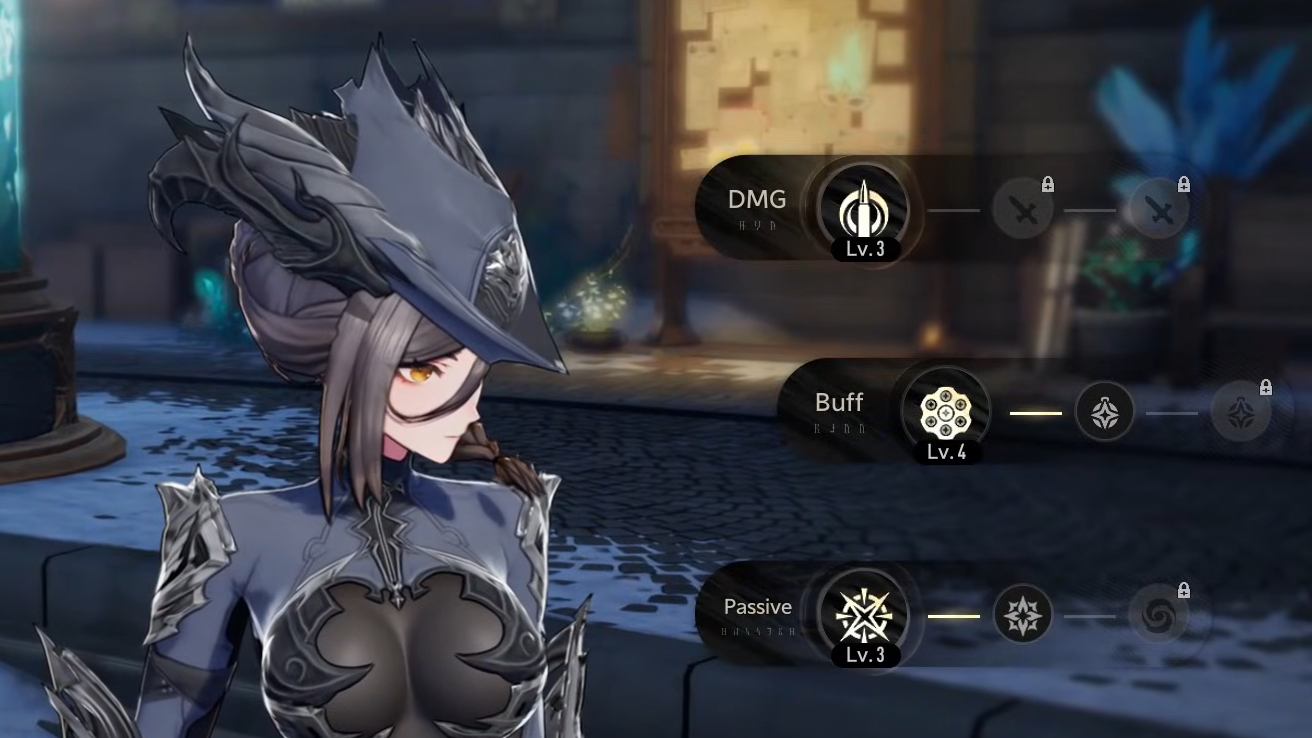Viewport: 1312px width, 738px height.
Task: Select the unlocked Buff row upgrade node
Action: (1104, 412)
